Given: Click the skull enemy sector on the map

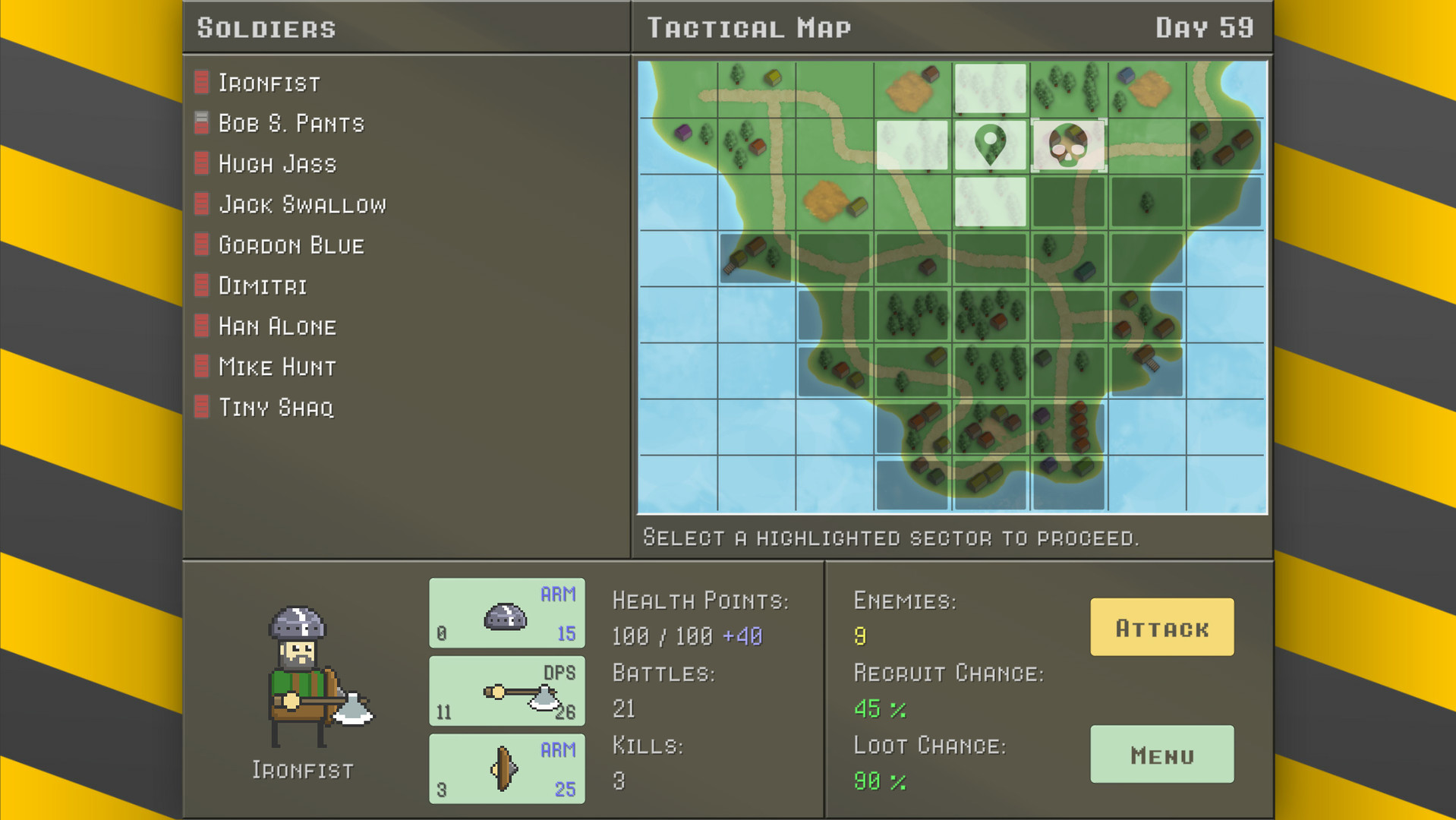Looking at the screenshot, I should click(1068, 145).
